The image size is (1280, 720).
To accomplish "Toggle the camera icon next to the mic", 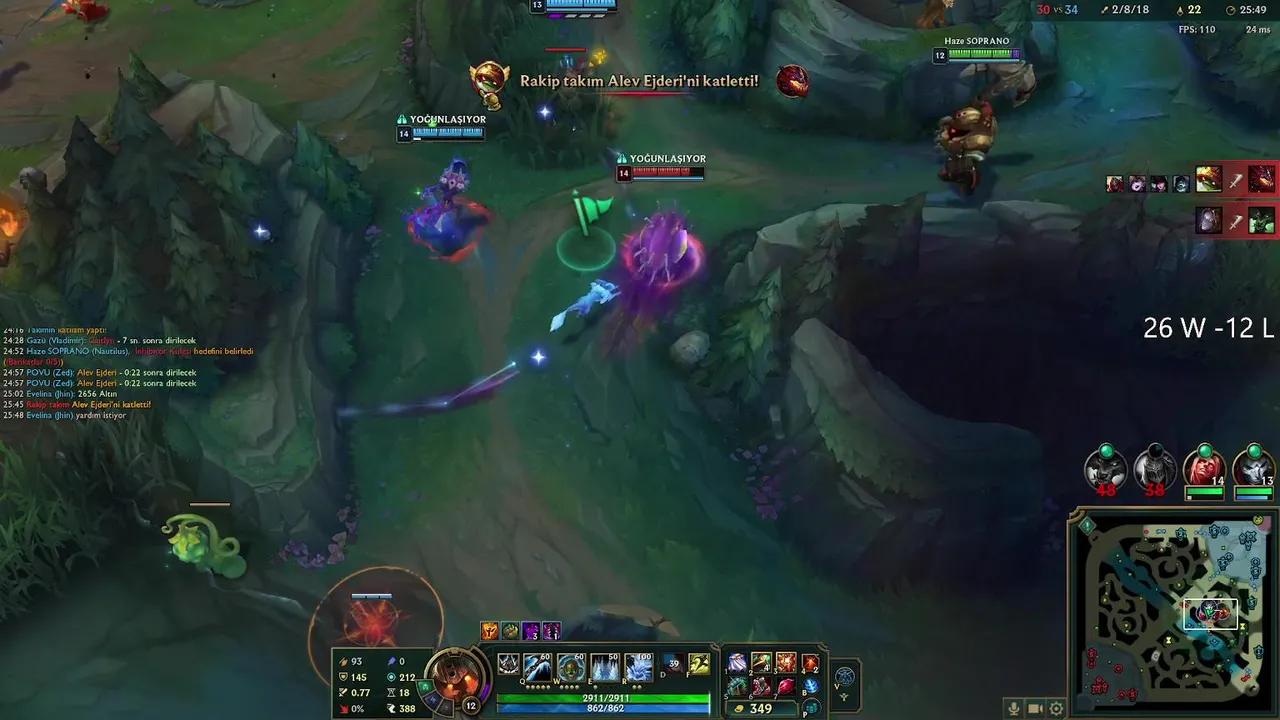I will (1035, 708).
